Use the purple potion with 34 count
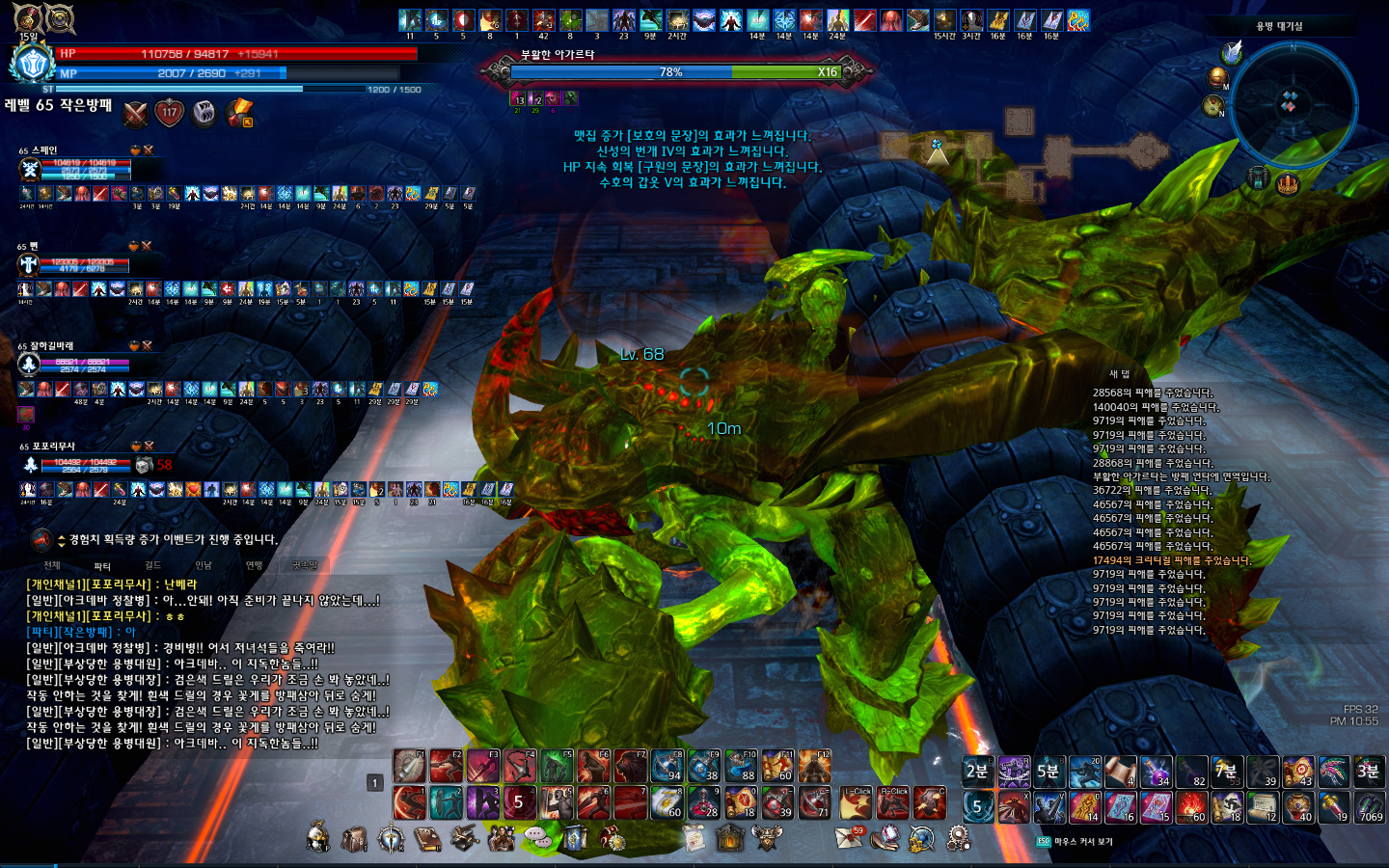Screen dimensions: 1389x868 coord(1156,772)
